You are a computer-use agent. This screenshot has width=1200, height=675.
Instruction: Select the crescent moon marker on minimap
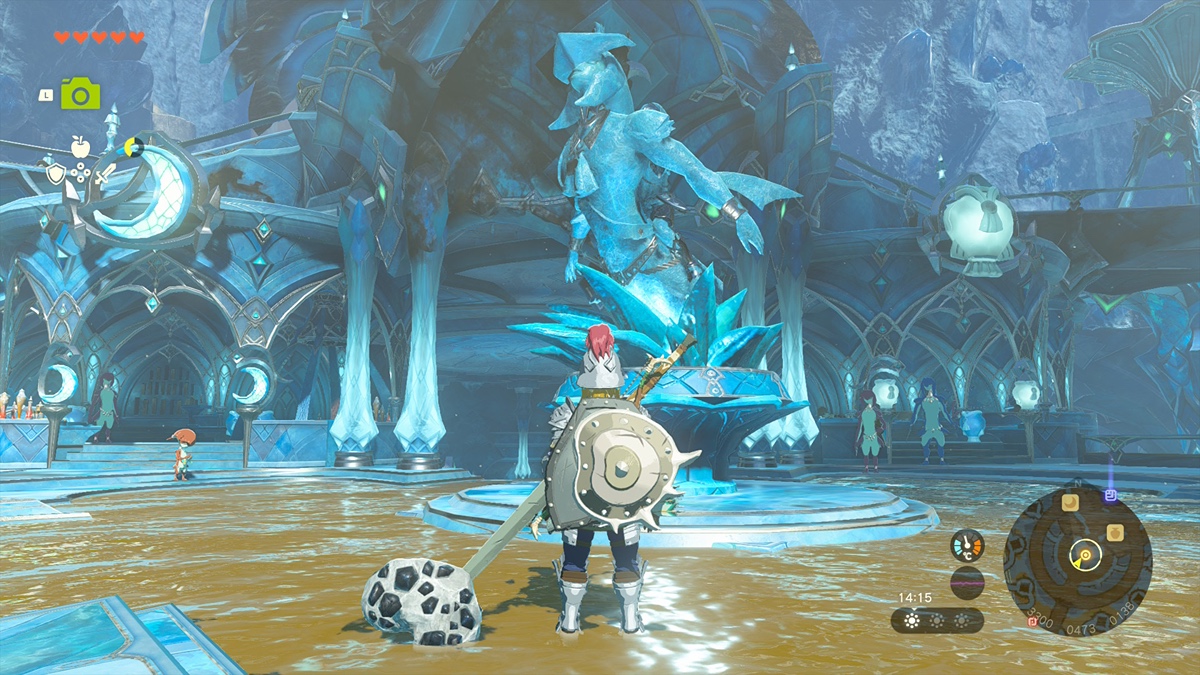(1070, 503)
